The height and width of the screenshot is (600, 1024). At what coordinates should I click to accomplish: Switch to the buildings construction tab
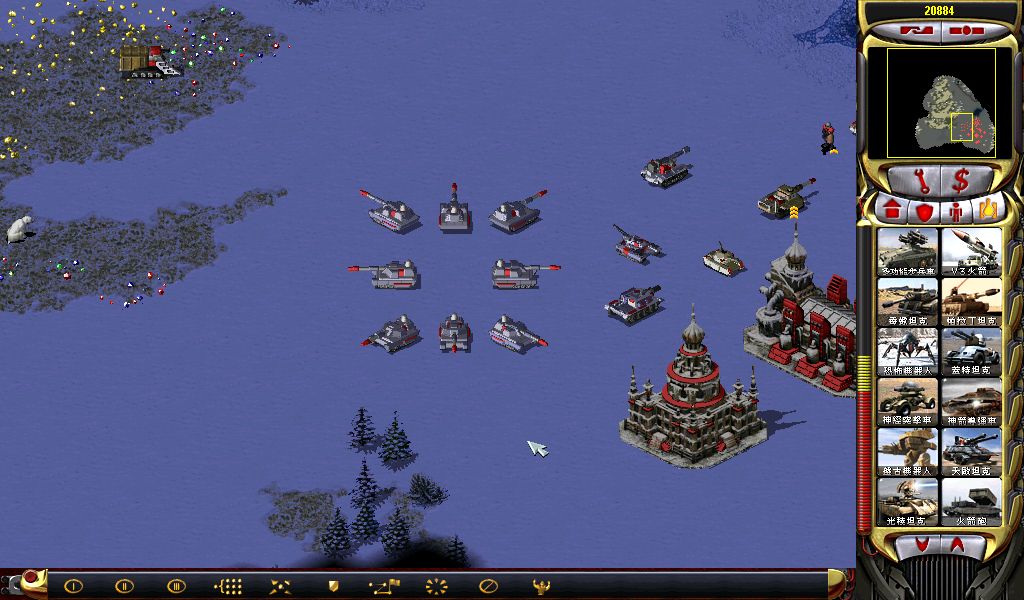(891, 212)
